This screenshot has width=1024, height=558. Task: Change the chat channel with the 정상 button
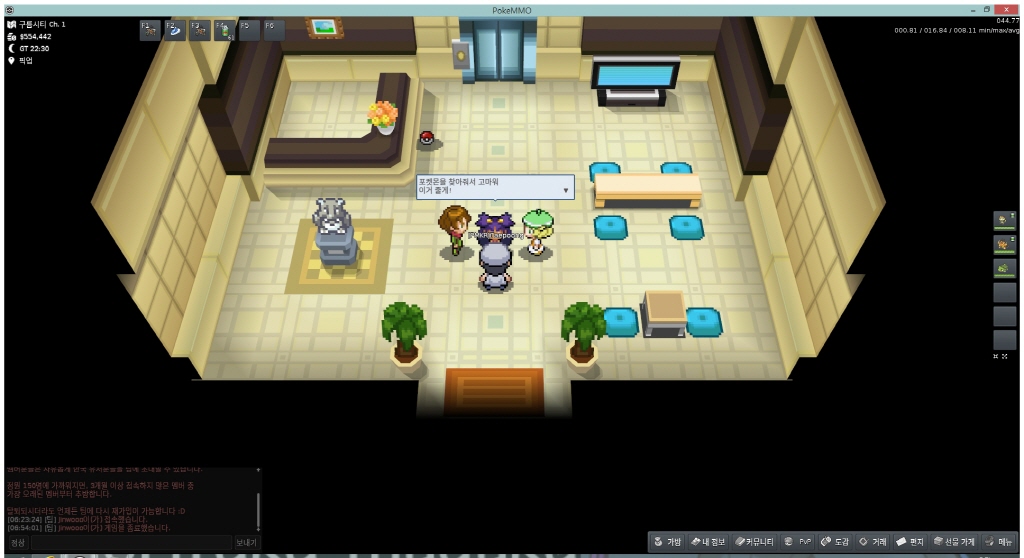18,542
